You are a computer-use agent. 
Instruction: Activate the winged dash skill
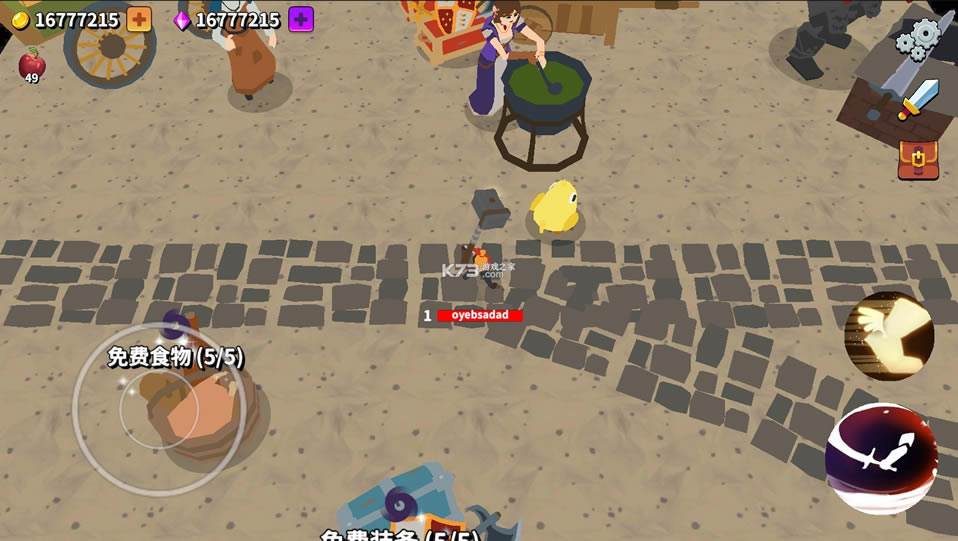[x=889, y=337]
